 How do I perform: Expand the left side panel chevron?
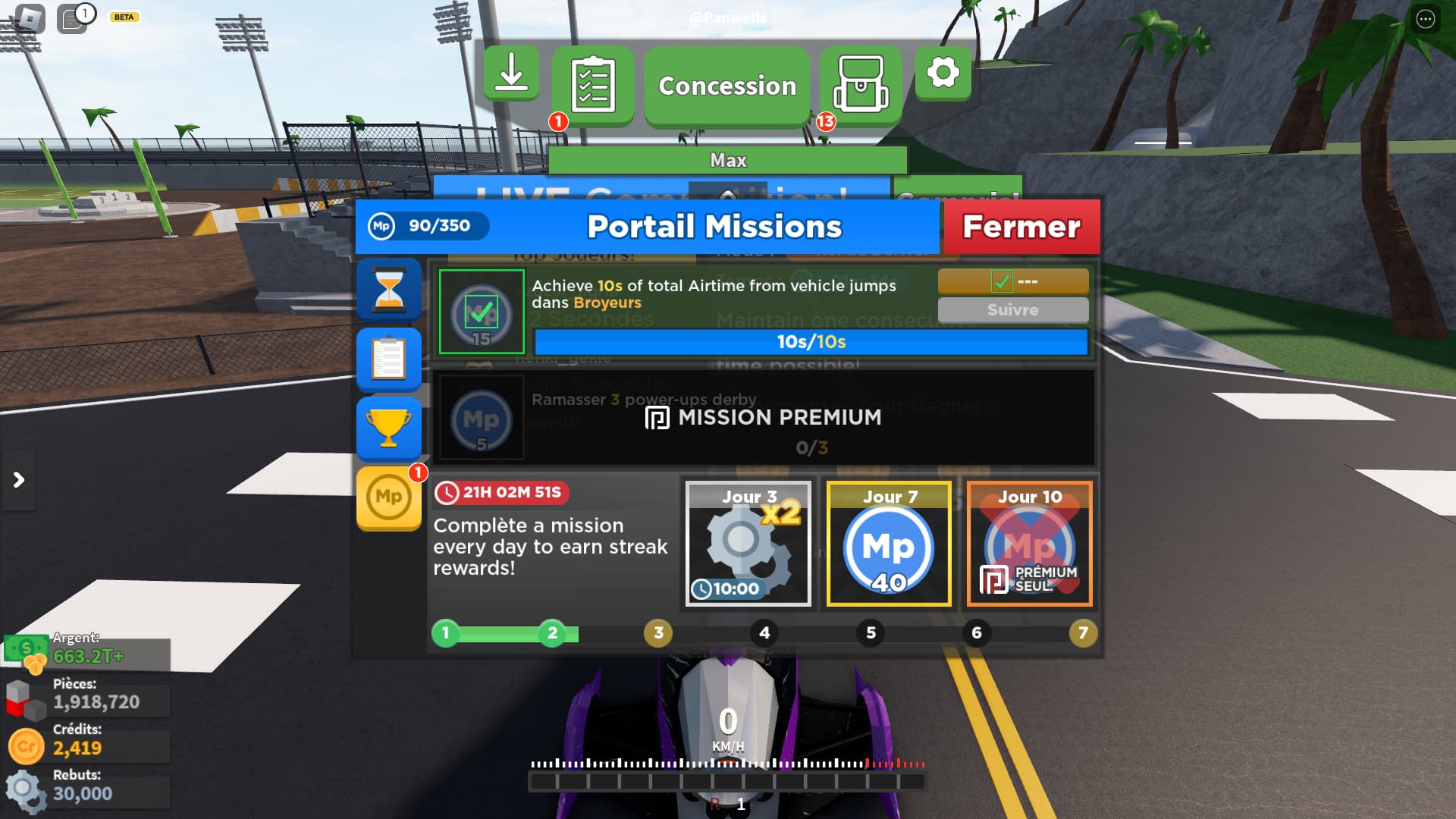pos(17,480)
